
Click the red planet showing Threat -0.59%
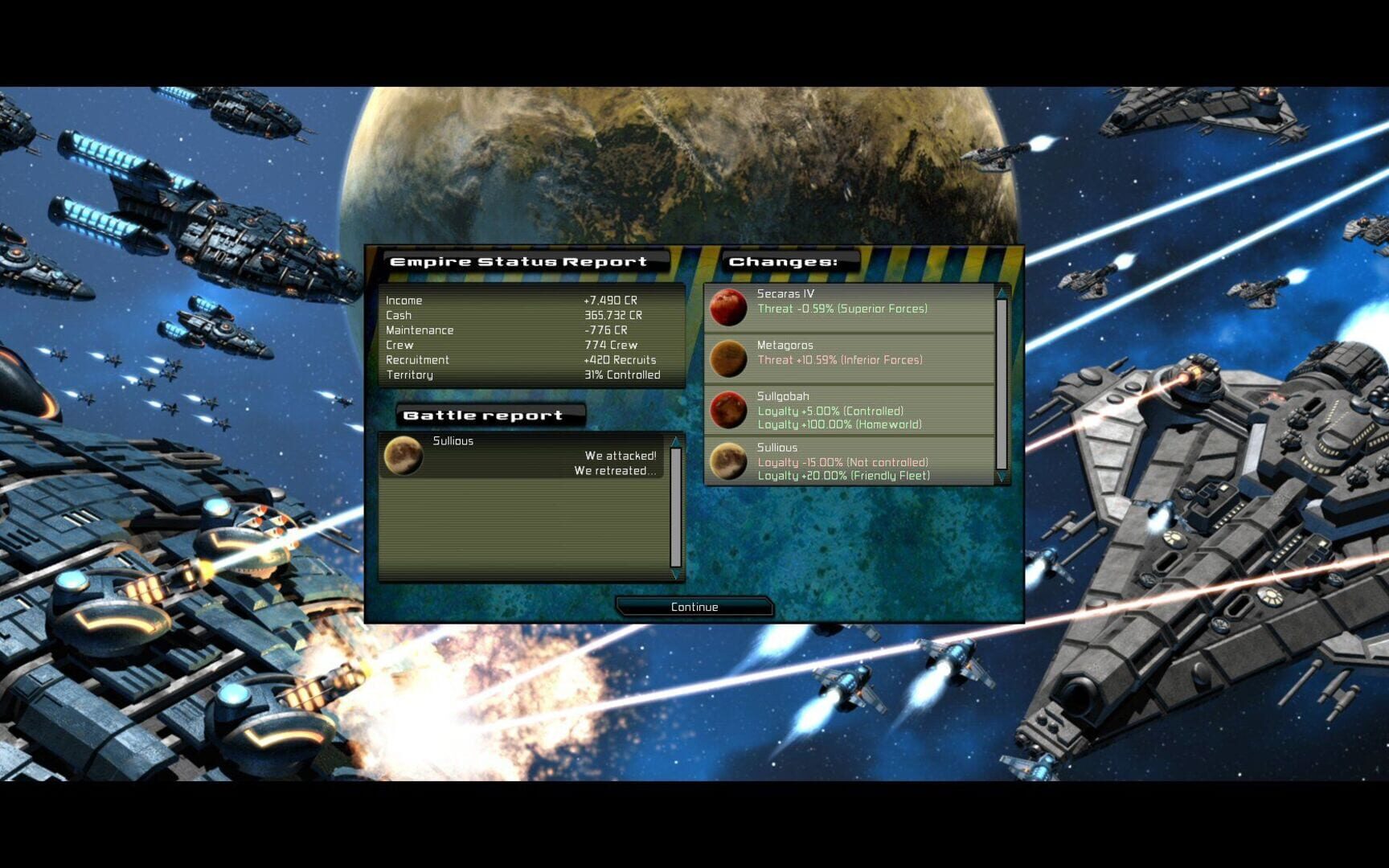[x=729, y=305]
